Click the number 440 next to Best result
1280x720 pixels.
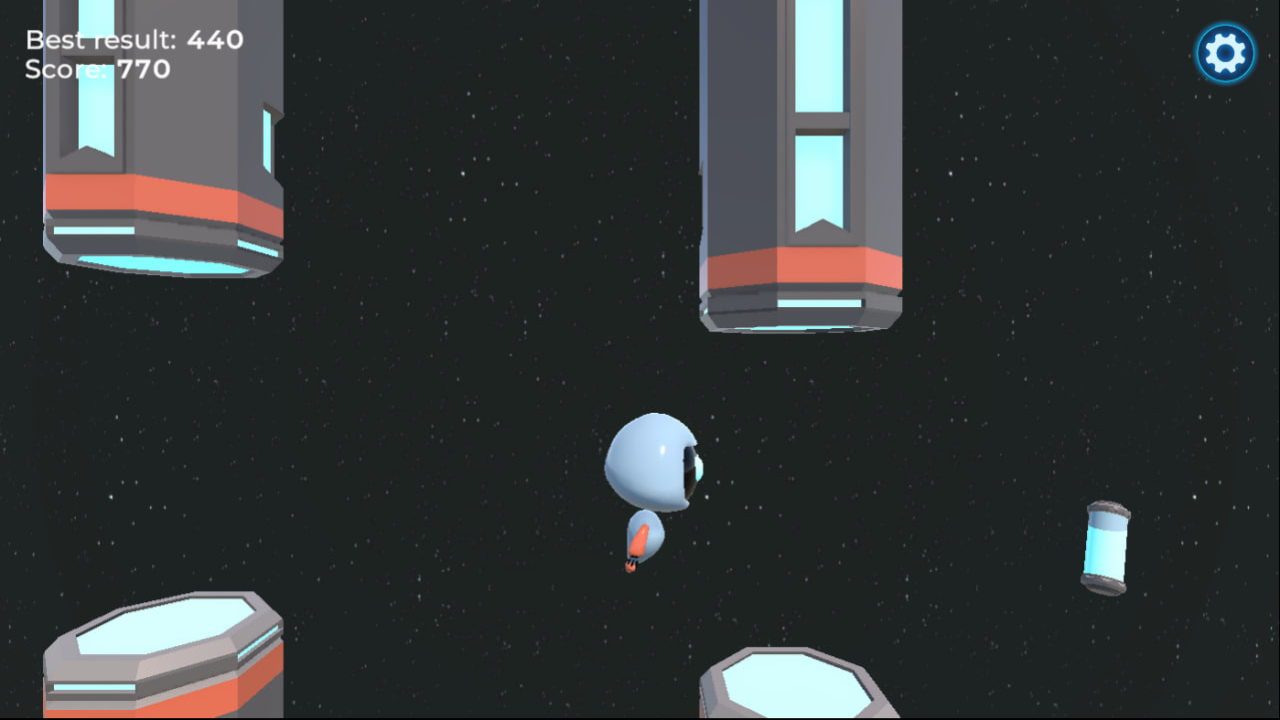(x=216, y=39)
